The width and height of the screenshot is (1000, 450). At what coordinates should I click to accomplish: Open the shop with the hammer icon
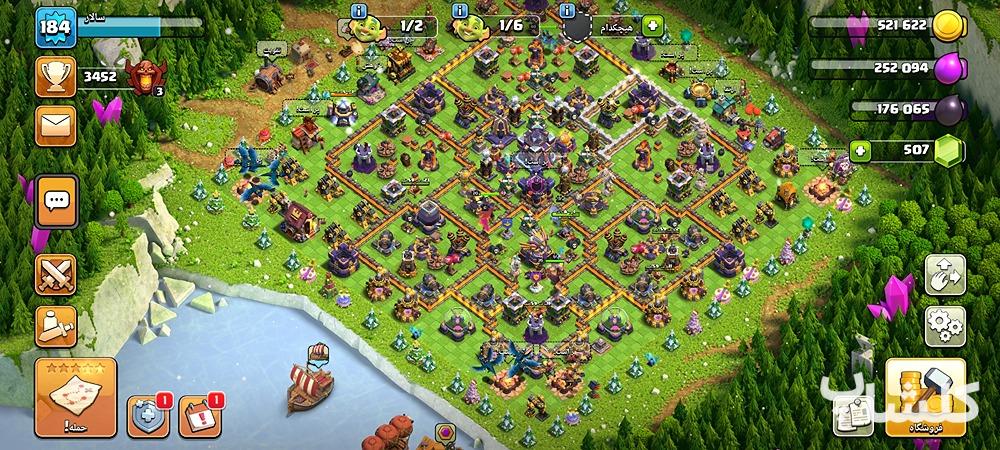[x=925, y=398]
